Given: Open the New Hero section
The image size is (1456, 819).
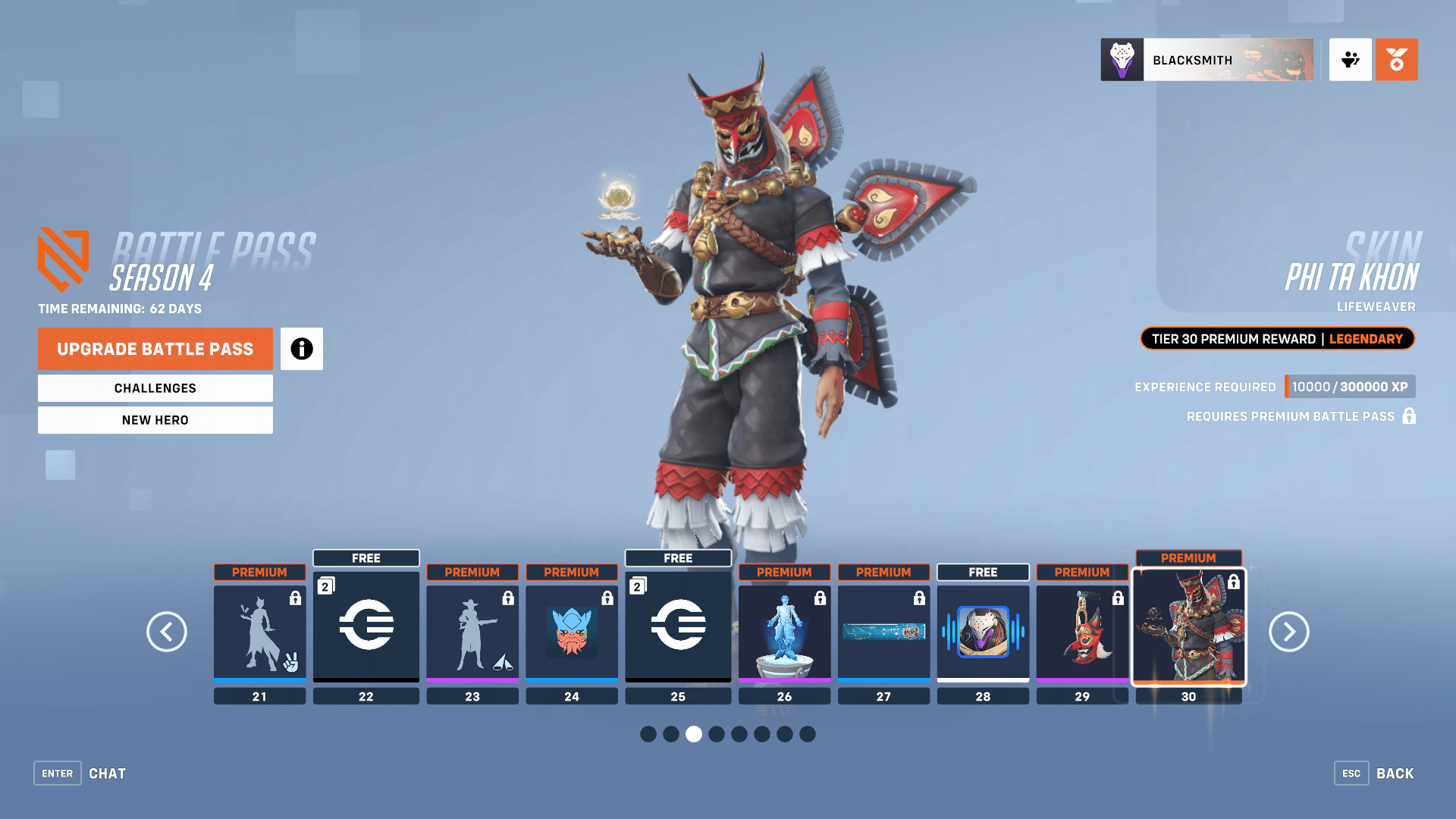Looking at the screenshot, I should [155, 419].
